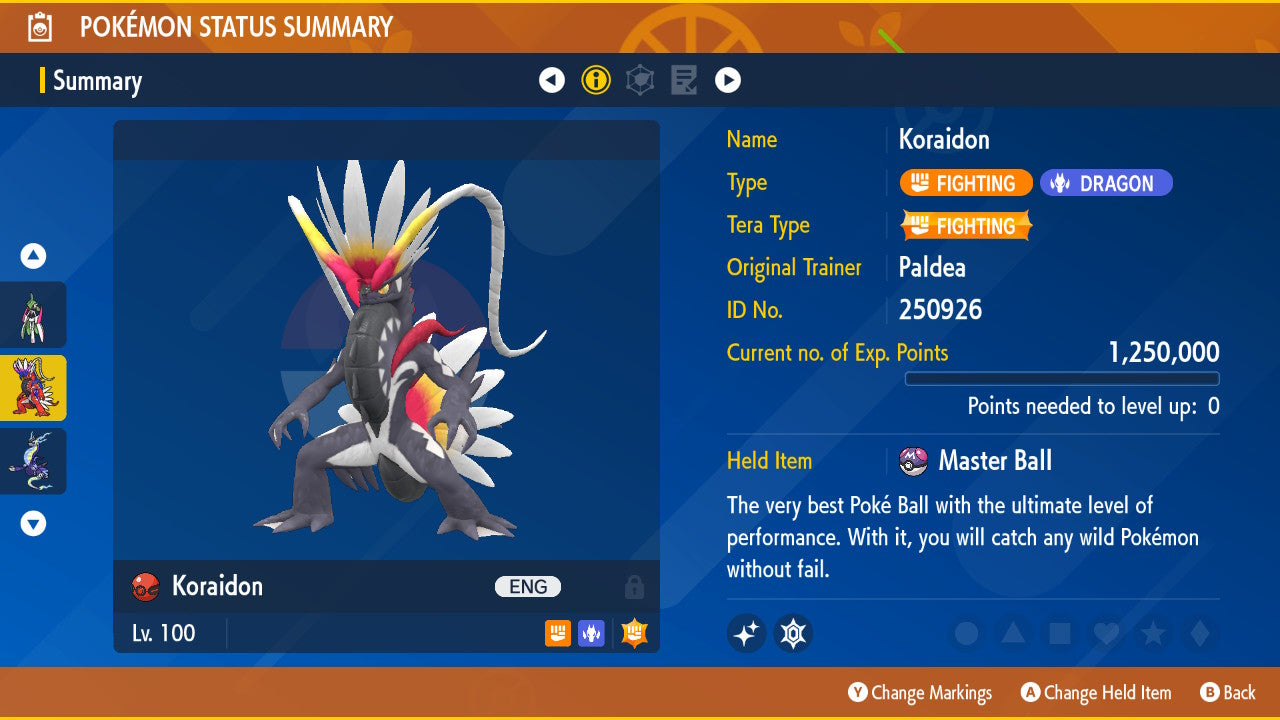Screen dimensions: 1280x720
Task: Toggle the star marking
Action: coord(1153,633)
